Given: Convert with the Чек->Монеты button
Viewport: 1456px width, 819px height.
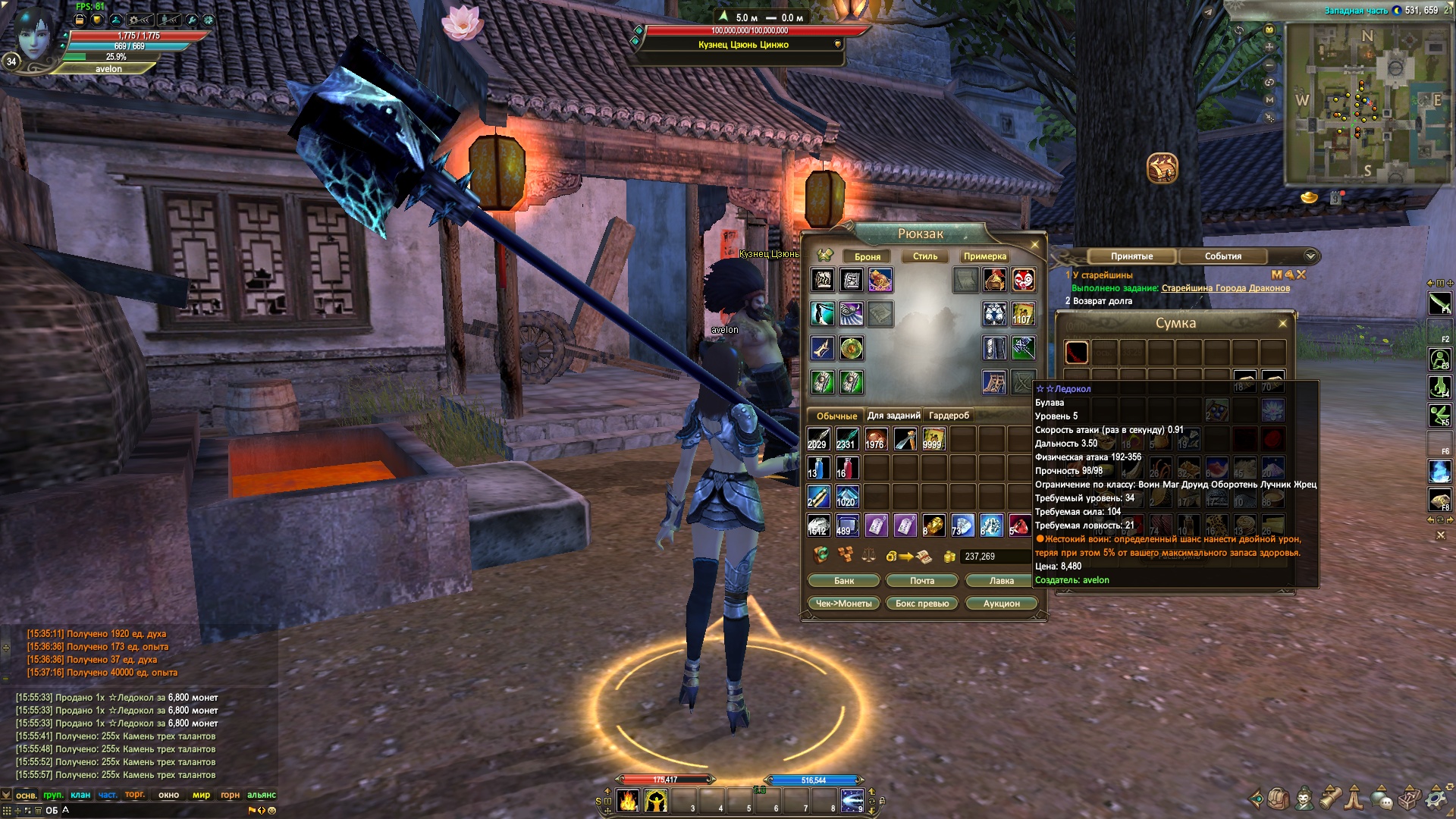Looking at the screenshot, I should pyautogui.click(x=844, y=604).
